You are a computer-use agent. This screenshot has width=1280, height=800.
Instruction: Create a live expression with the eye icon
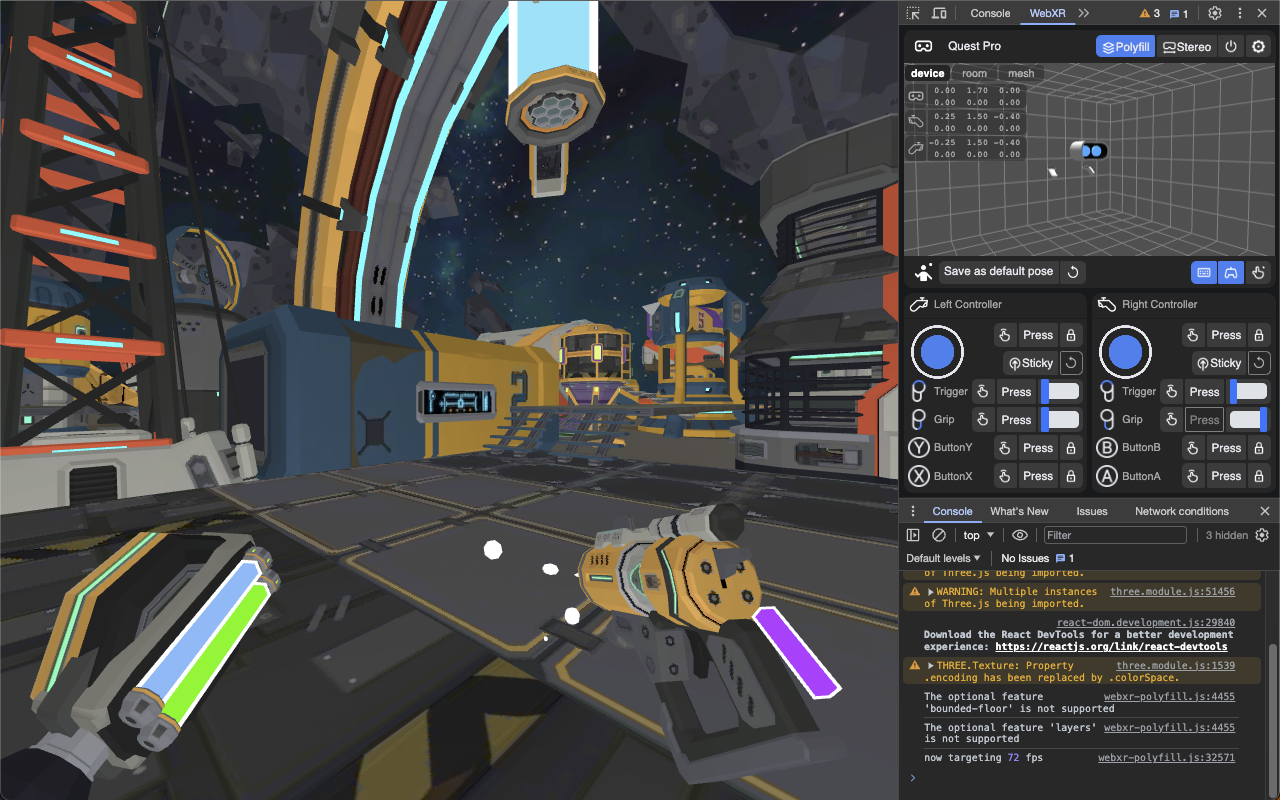[1019, 534]
